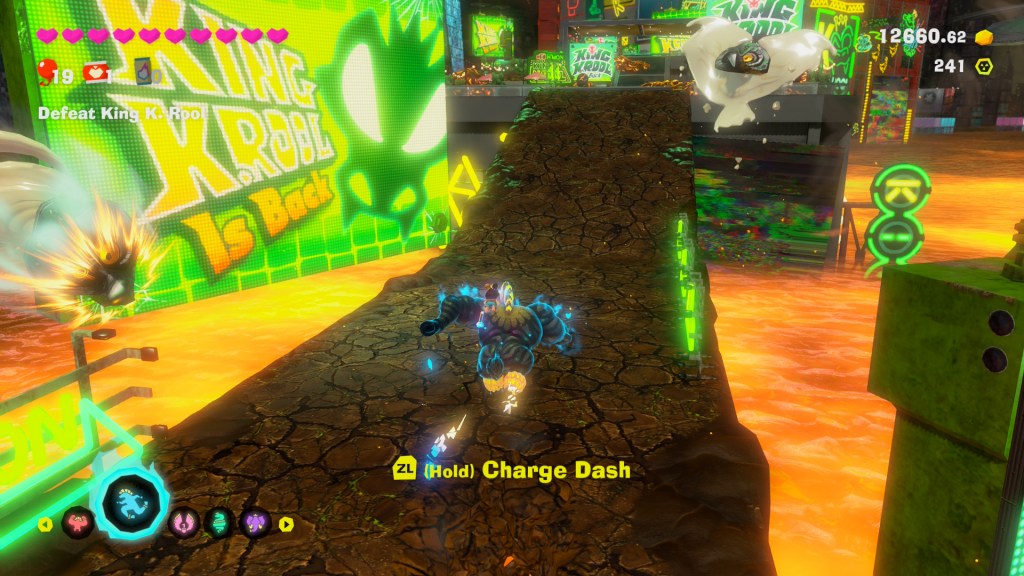Select the red balloon item icon

[x=47, y=71]
